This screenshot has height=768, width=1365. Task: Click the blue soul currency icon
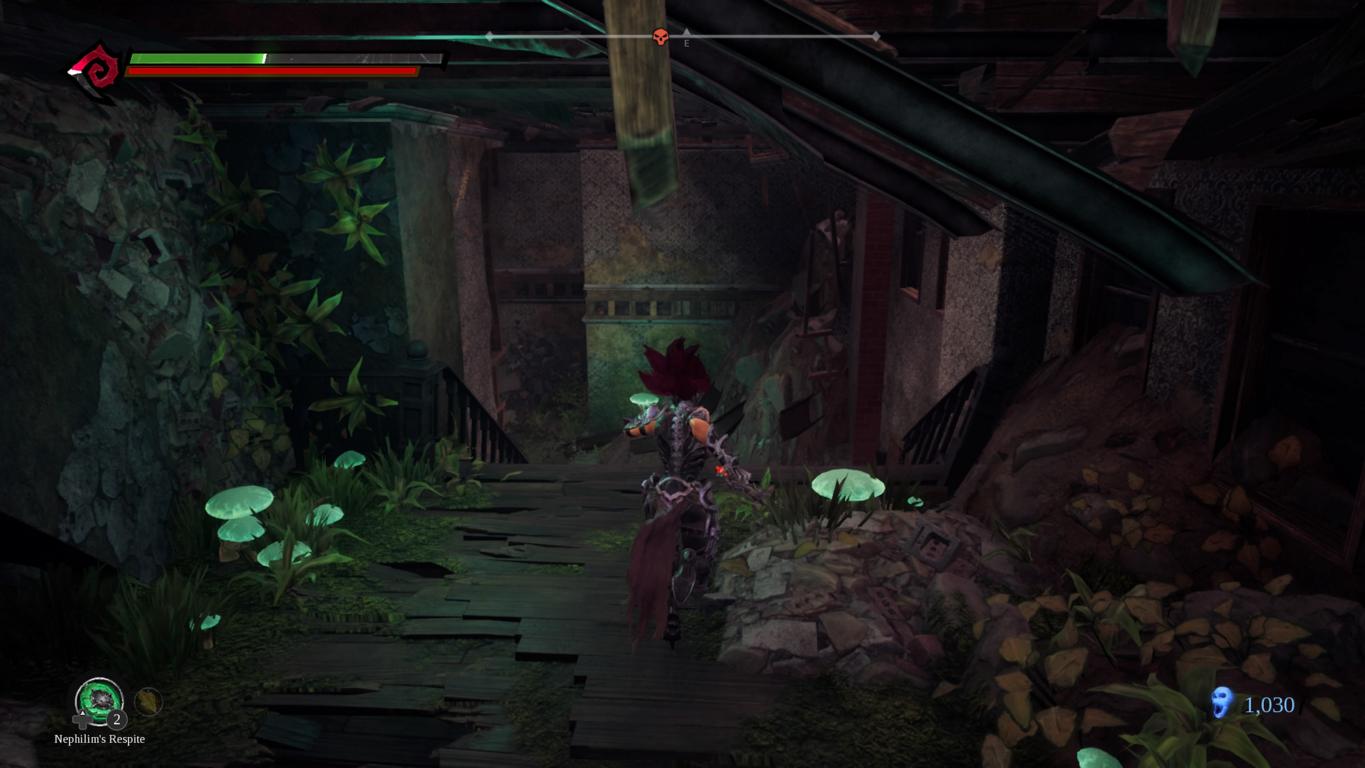(1221, 703)
